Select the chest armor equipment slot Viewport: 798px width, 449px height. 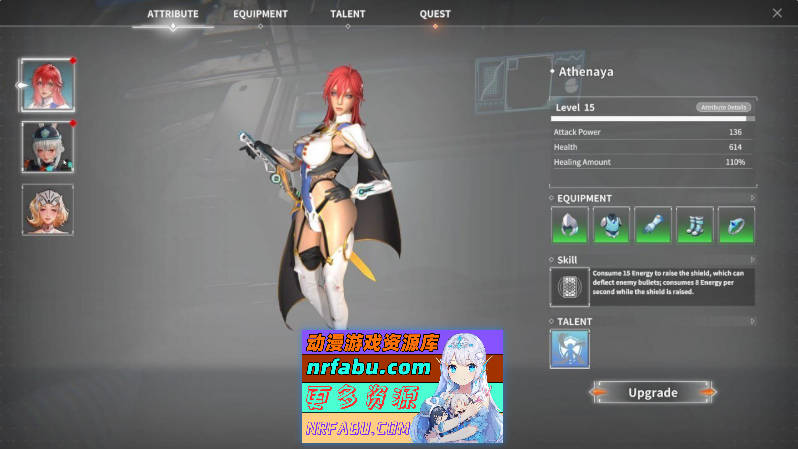(x=611, y=225)
